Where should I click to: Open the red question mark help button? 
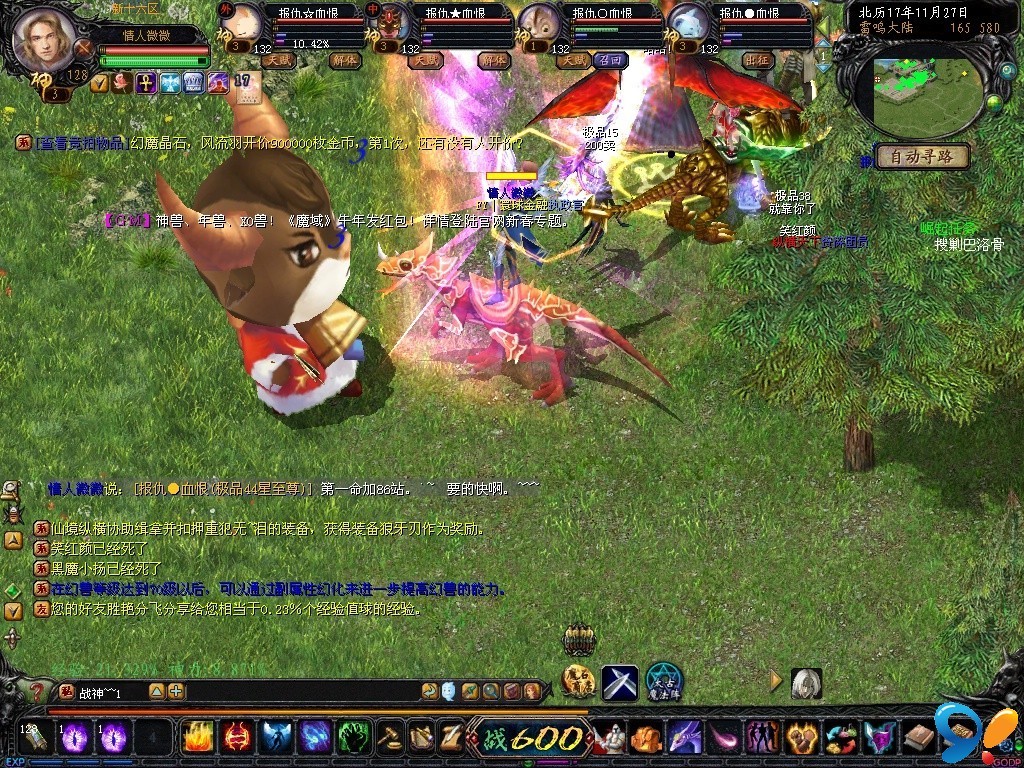pos(37,691)
